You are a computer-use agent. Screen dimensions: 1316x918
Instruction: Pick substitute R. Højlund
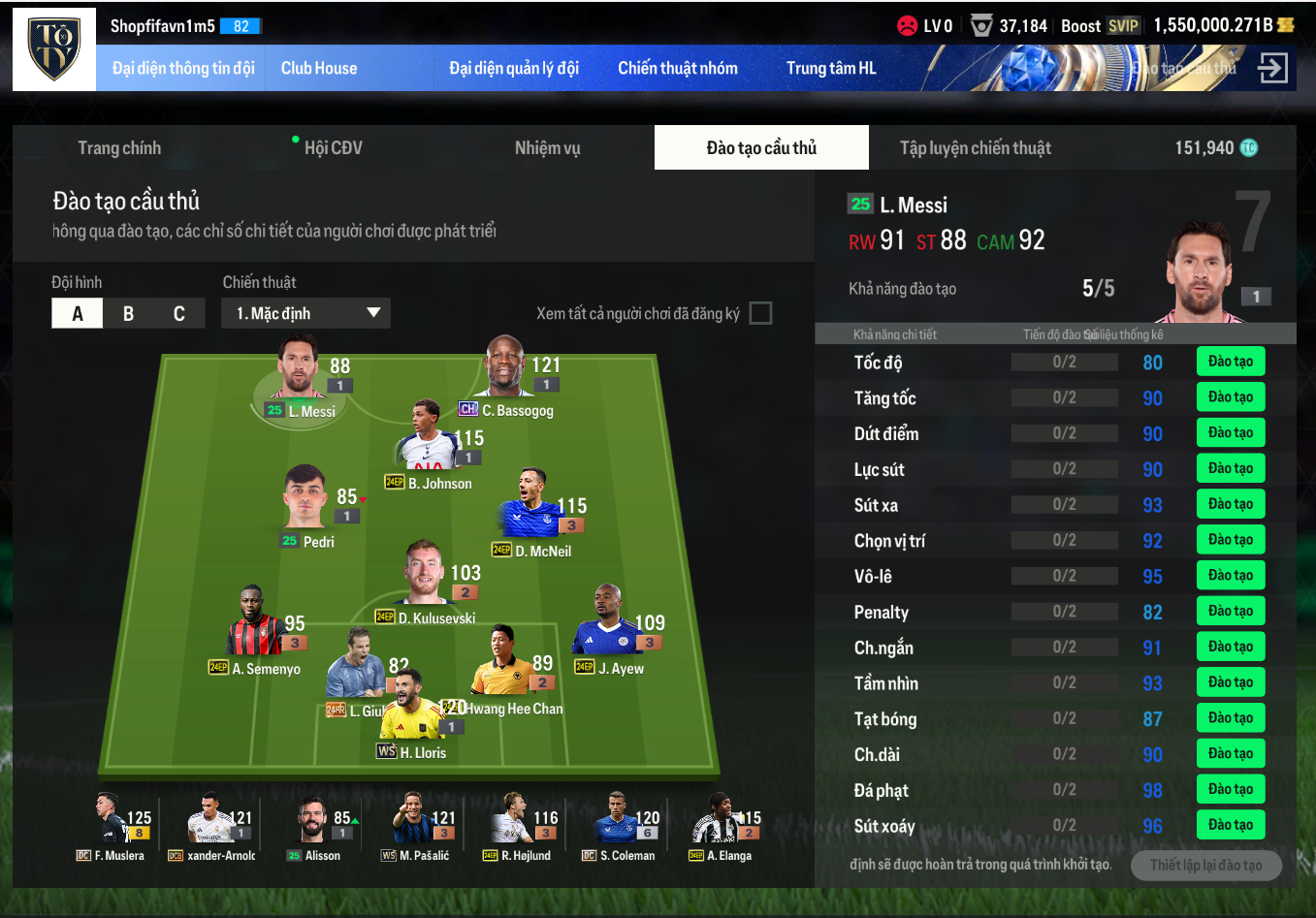click(x=515, y=822)
